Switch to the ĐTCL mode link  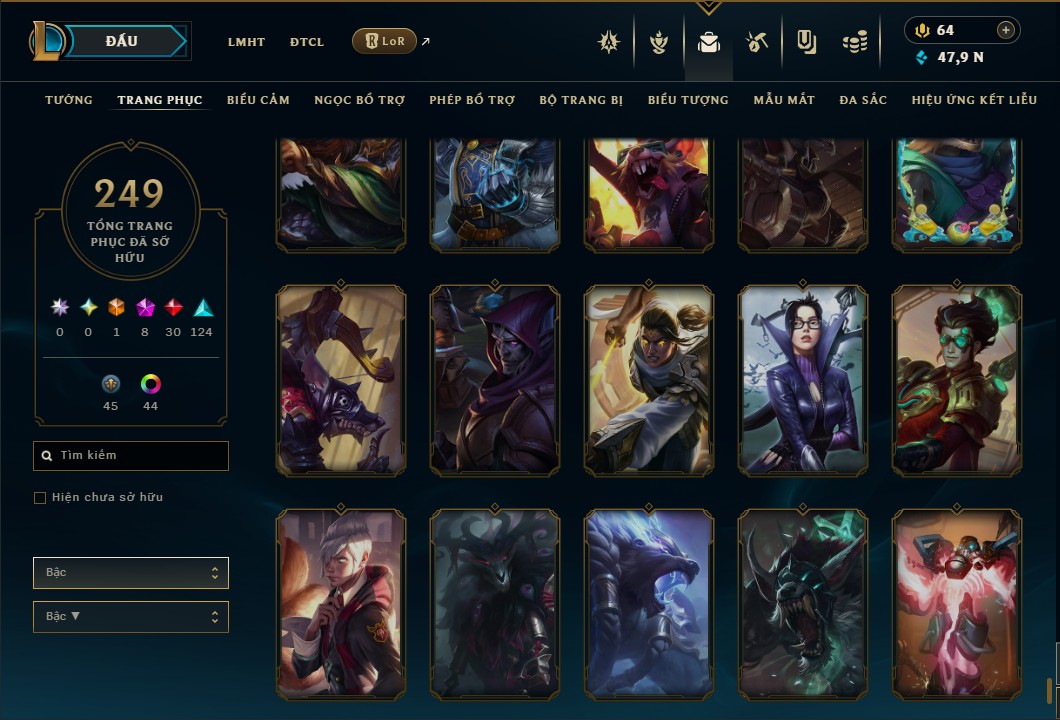[x=307, y=42]
